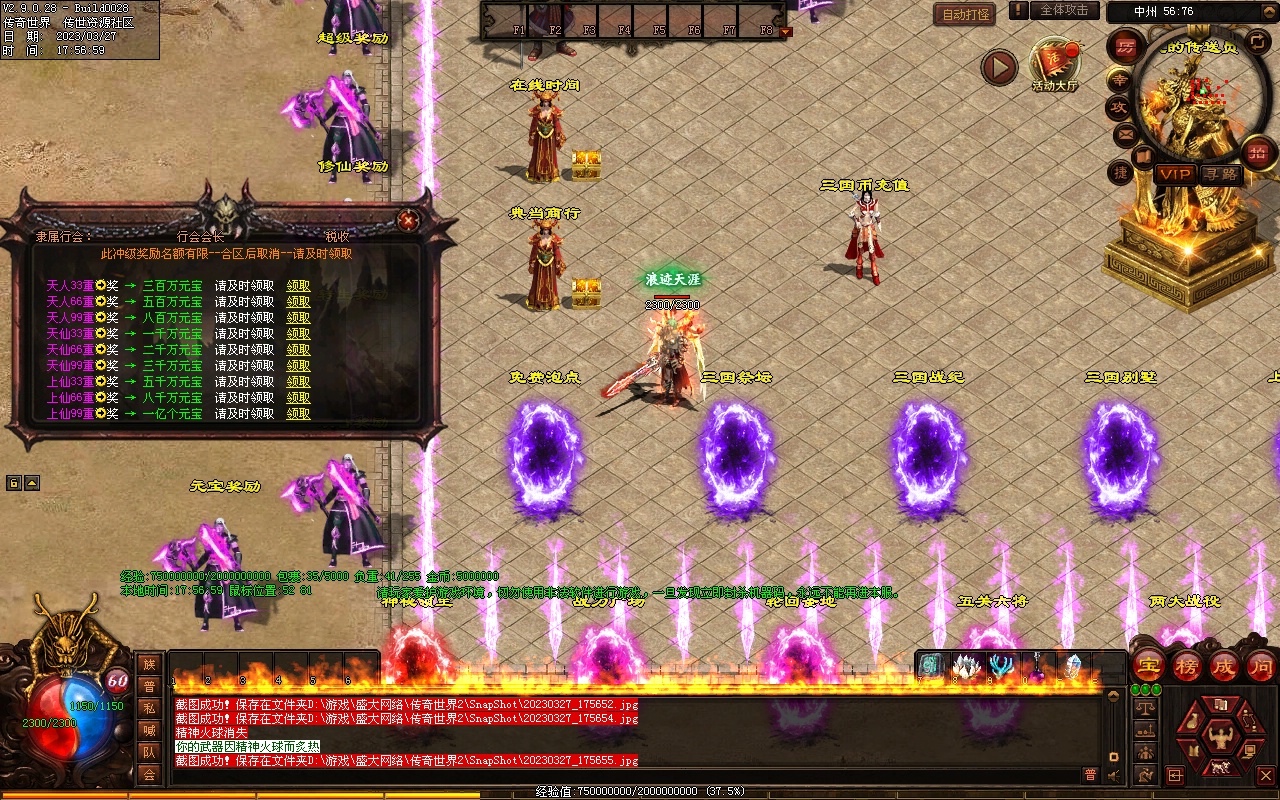The width and height of the screenshot is (1280, 800).
Task: Open the mail envelope icon
Action: coord(1125,133)
